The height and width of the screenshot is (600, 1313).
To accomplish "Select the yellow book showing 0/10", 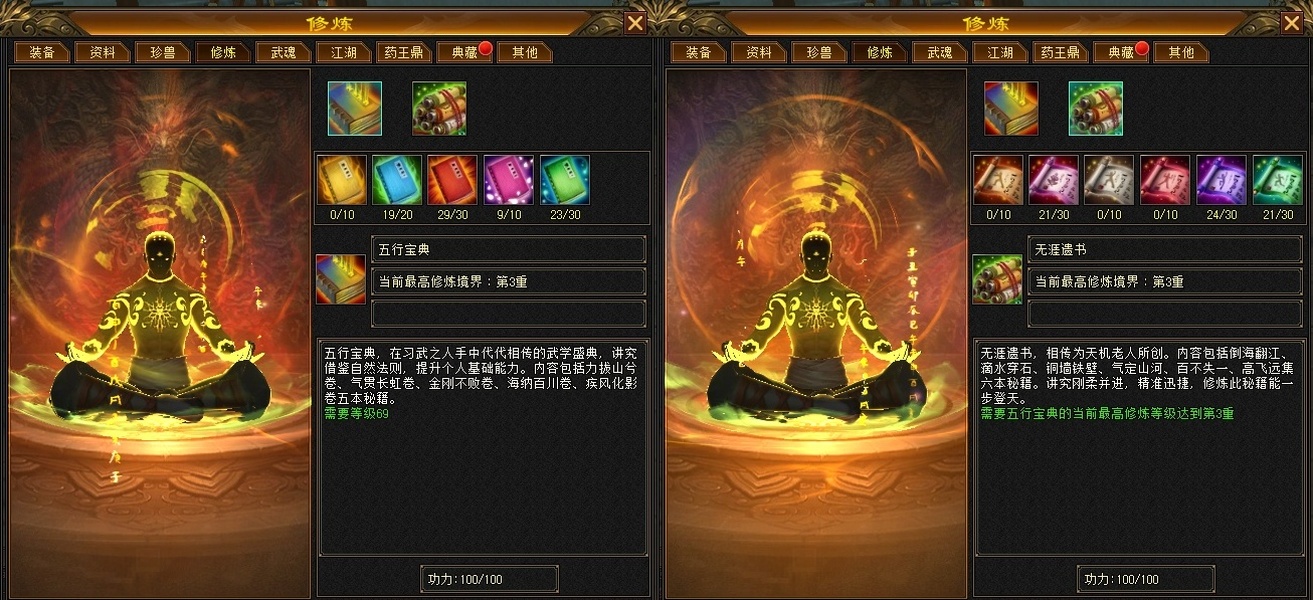I will click(342, 181).
